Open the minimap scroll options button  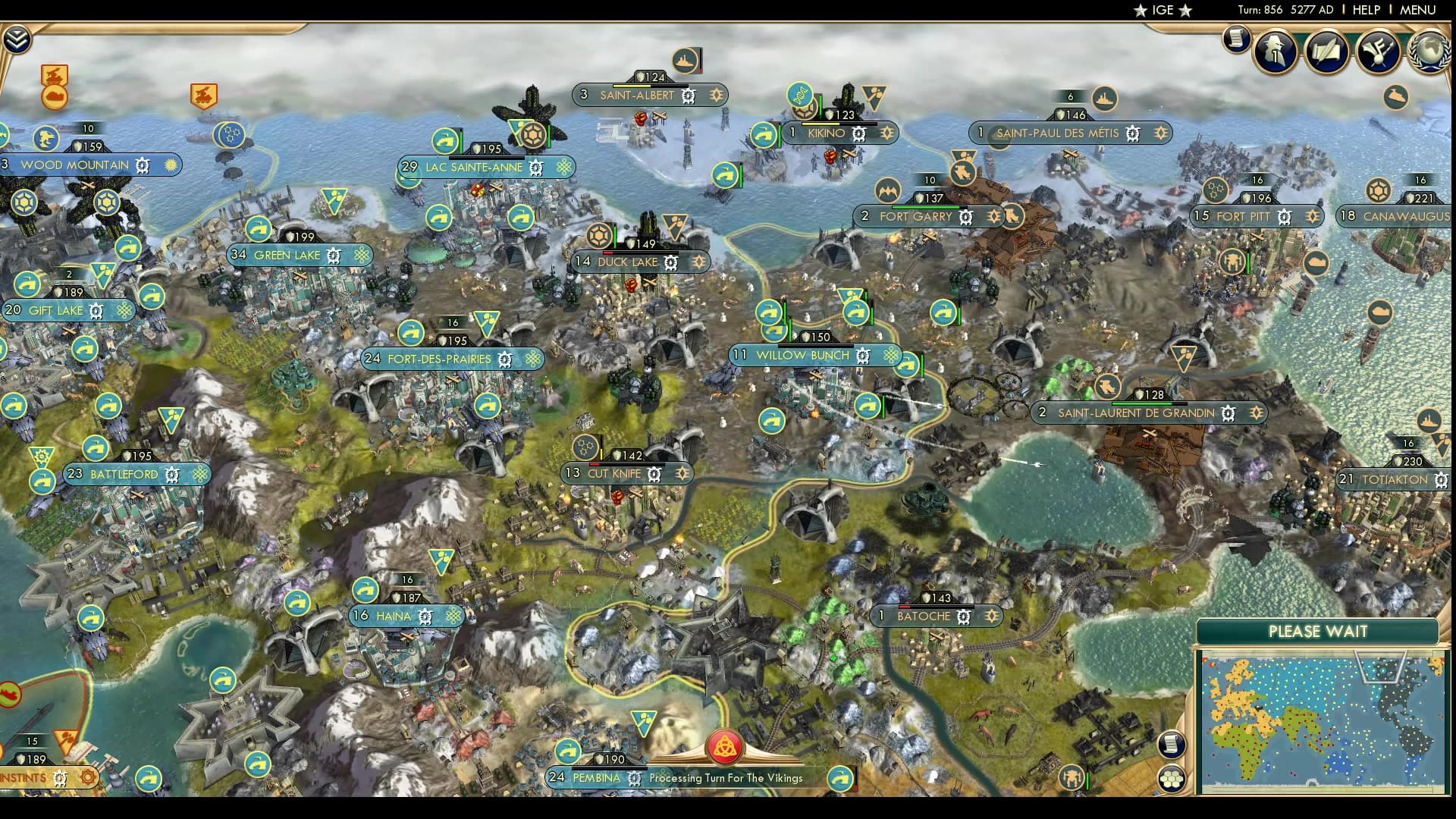pos(1172,744)
